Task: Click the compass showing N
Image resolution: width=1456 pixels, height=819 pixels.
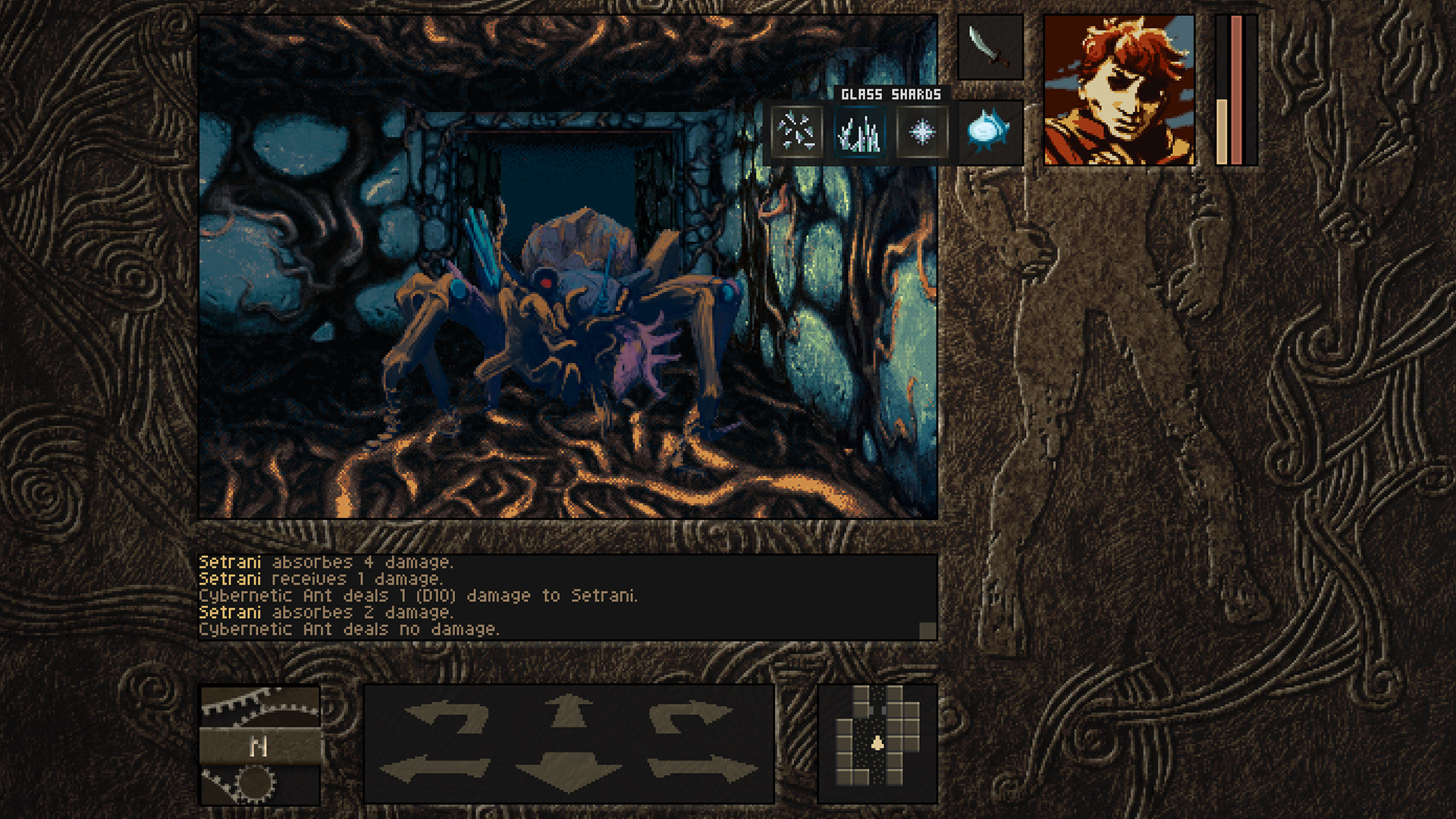Action: tap(260, 747)
